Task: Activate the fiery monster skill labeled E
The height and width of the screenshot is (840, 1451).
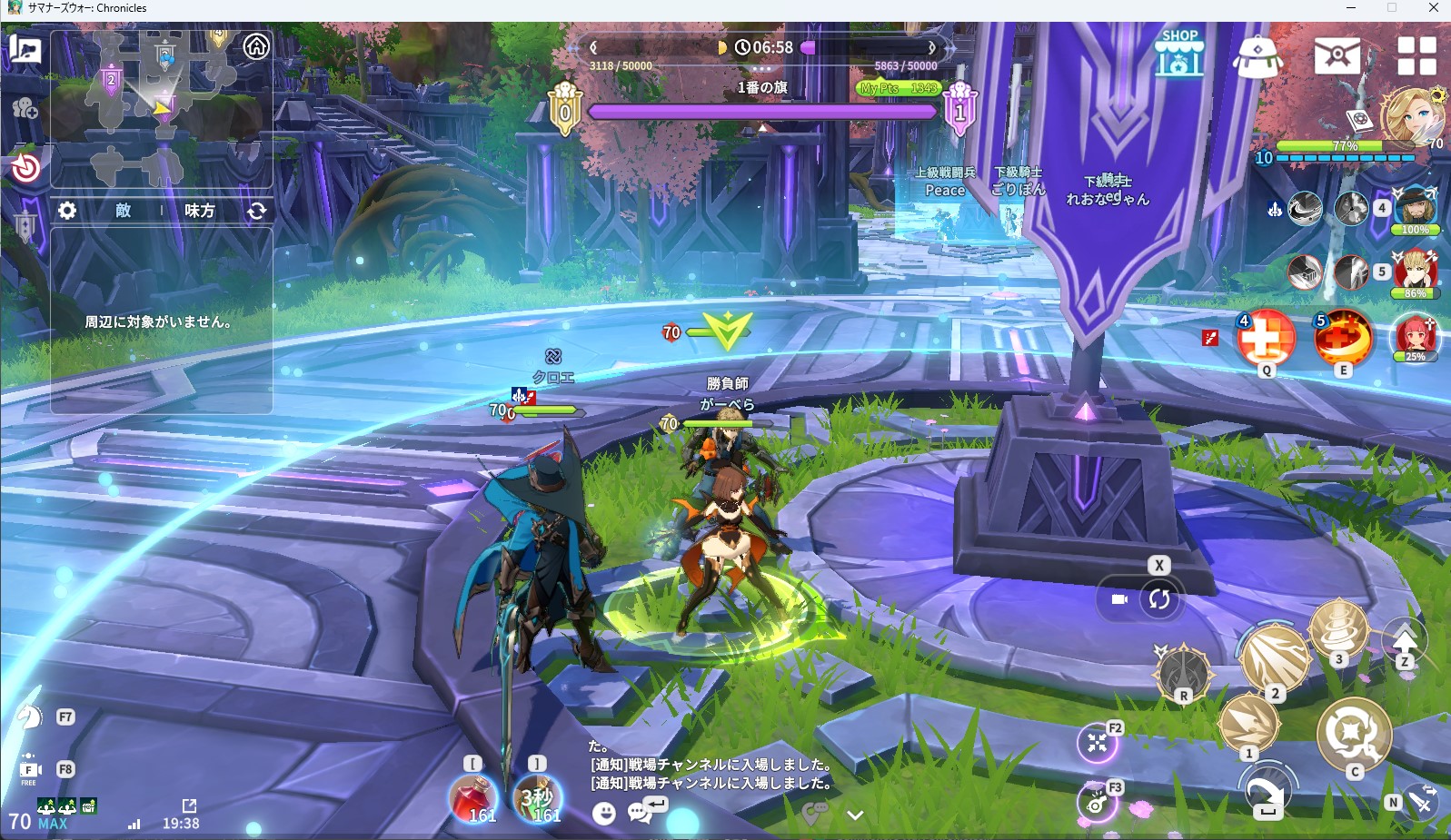Action: [x=1343, y=337]
